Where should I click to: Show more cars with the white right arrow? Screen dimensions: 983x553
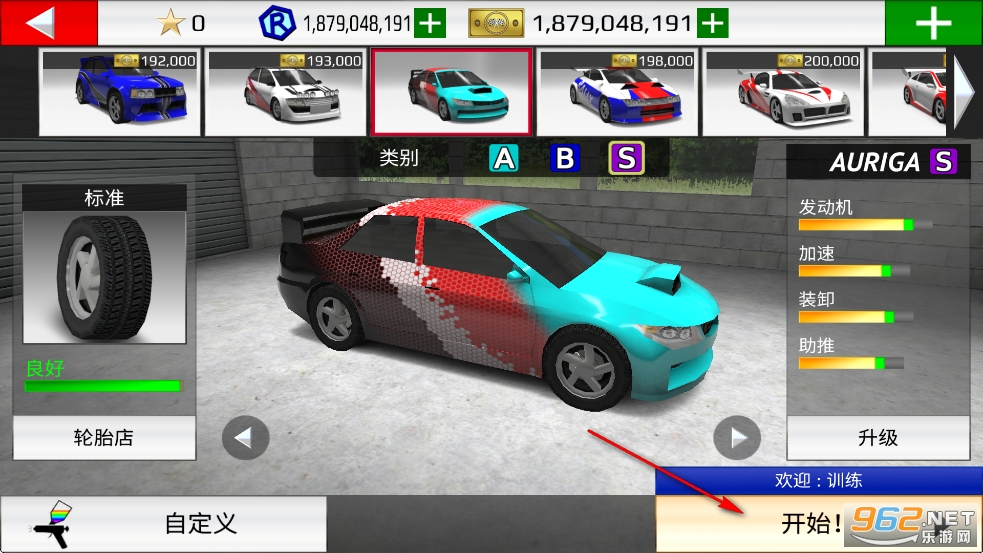tap(964, 92)
